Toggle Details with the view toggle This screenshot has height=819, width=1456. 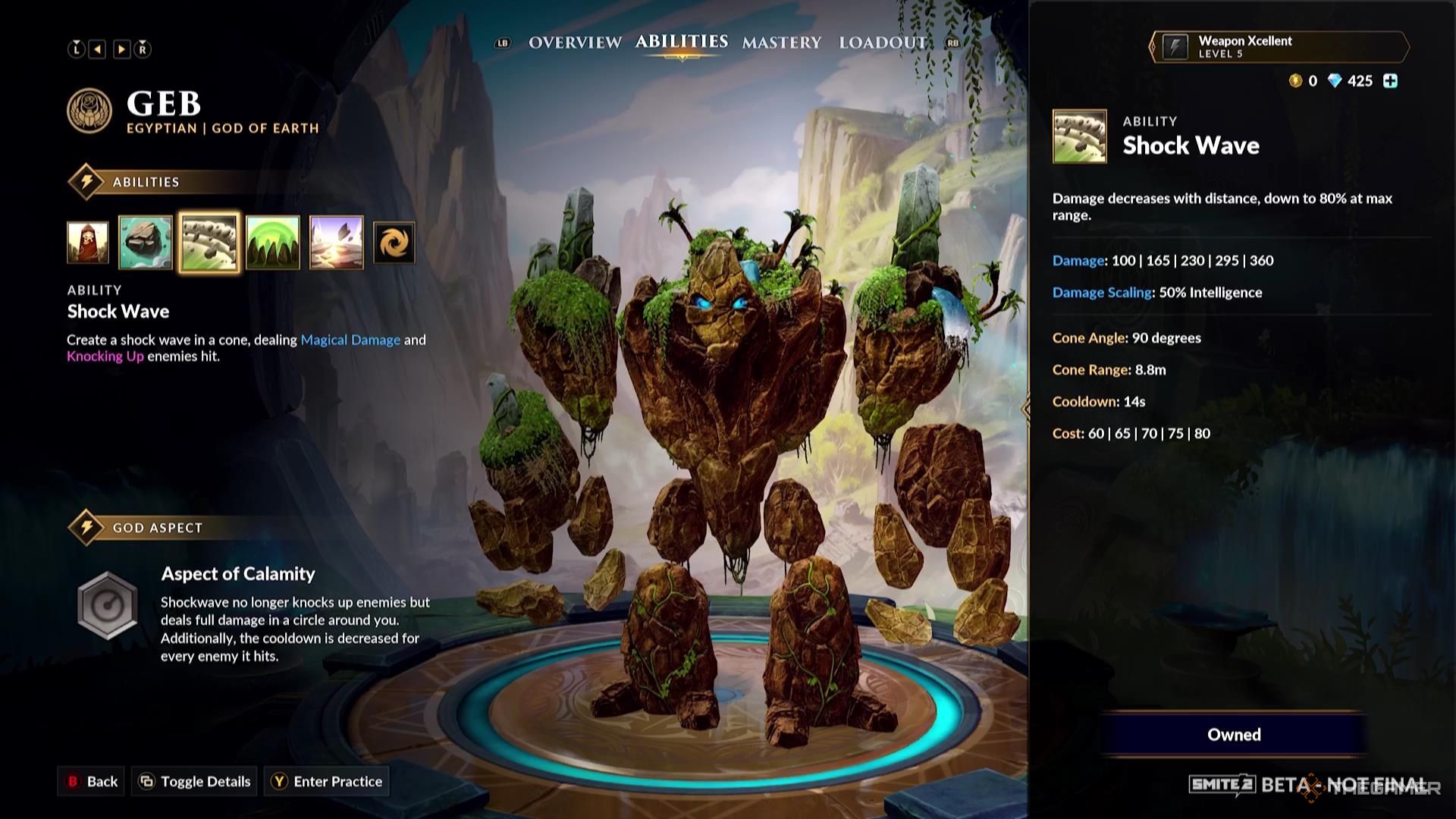(193, 781)
